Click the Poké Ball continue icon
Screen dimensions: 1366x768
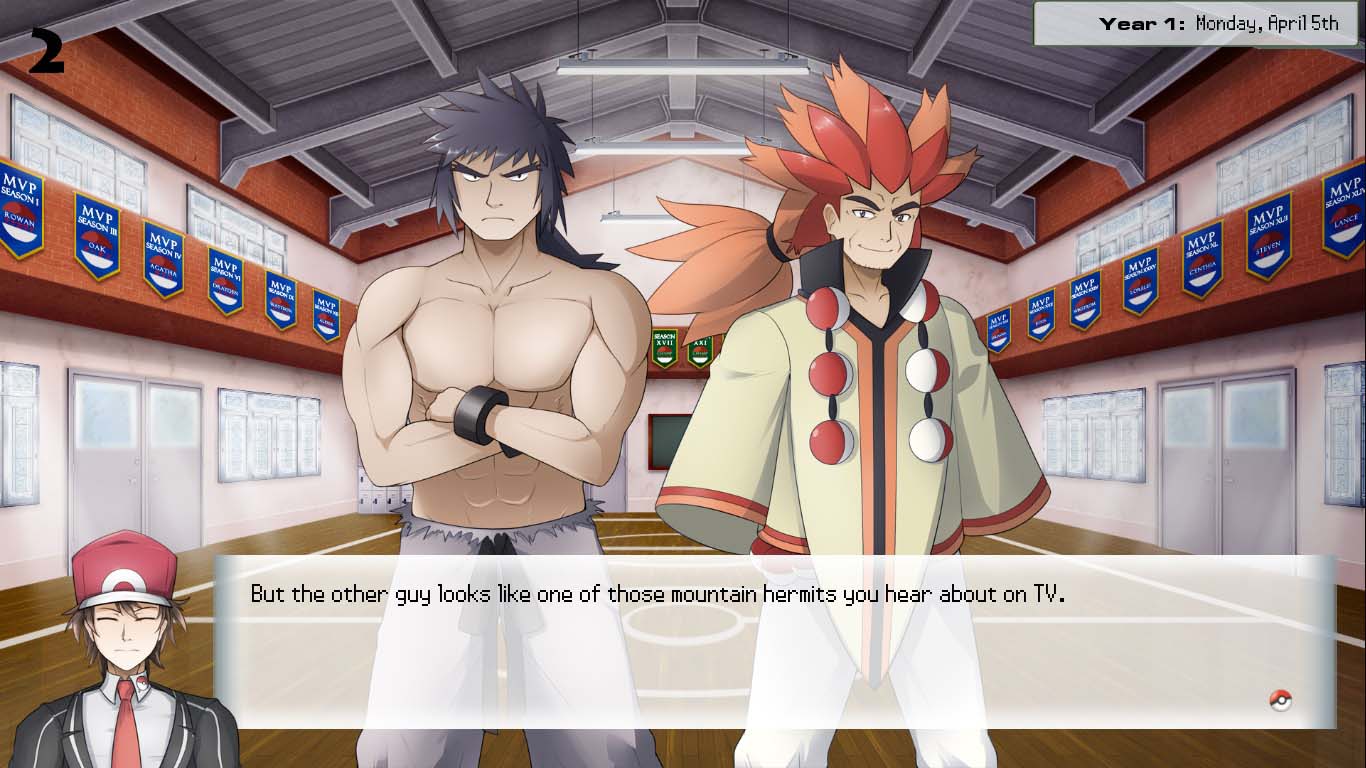pyautogui.click(x=1280, y=700)
